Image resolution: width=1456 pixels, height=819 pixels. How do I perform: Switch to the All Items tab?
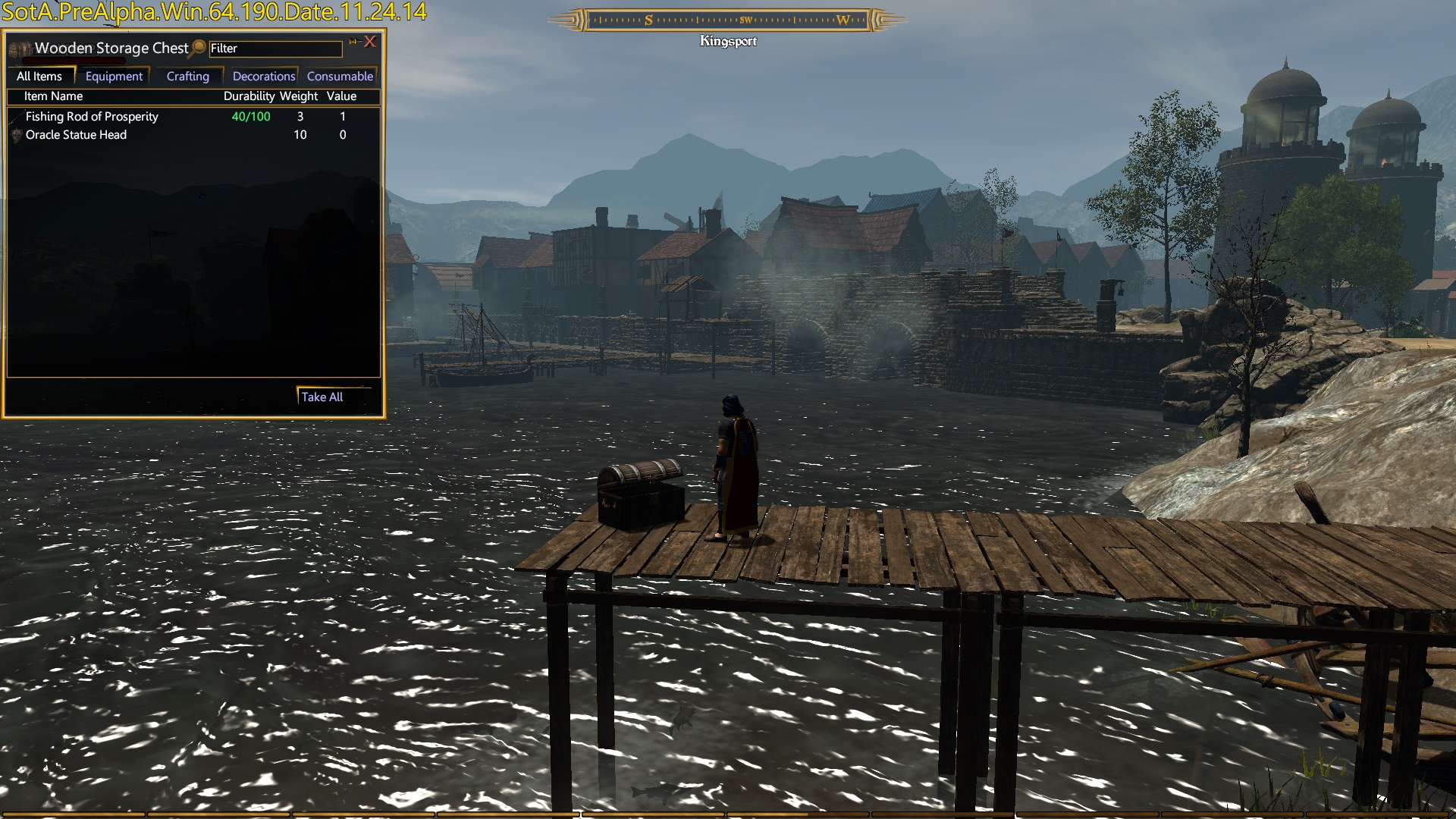point(39,77)
